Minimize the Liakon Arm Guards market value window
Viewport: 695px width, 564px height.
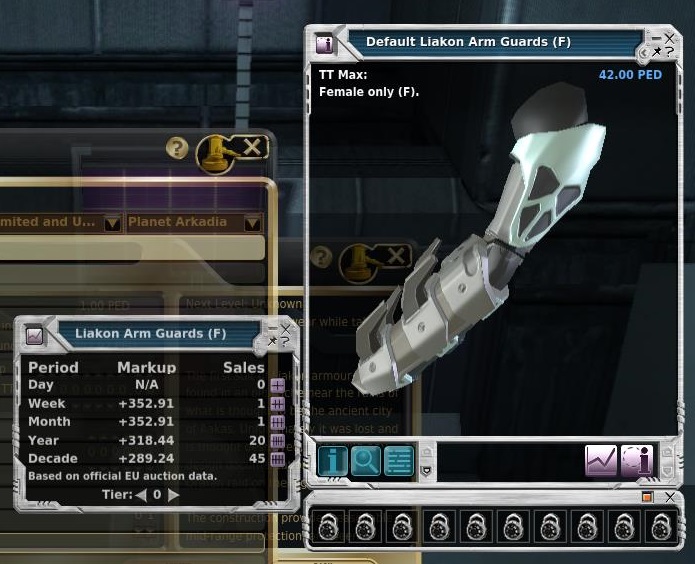click(x=273, y=327)
